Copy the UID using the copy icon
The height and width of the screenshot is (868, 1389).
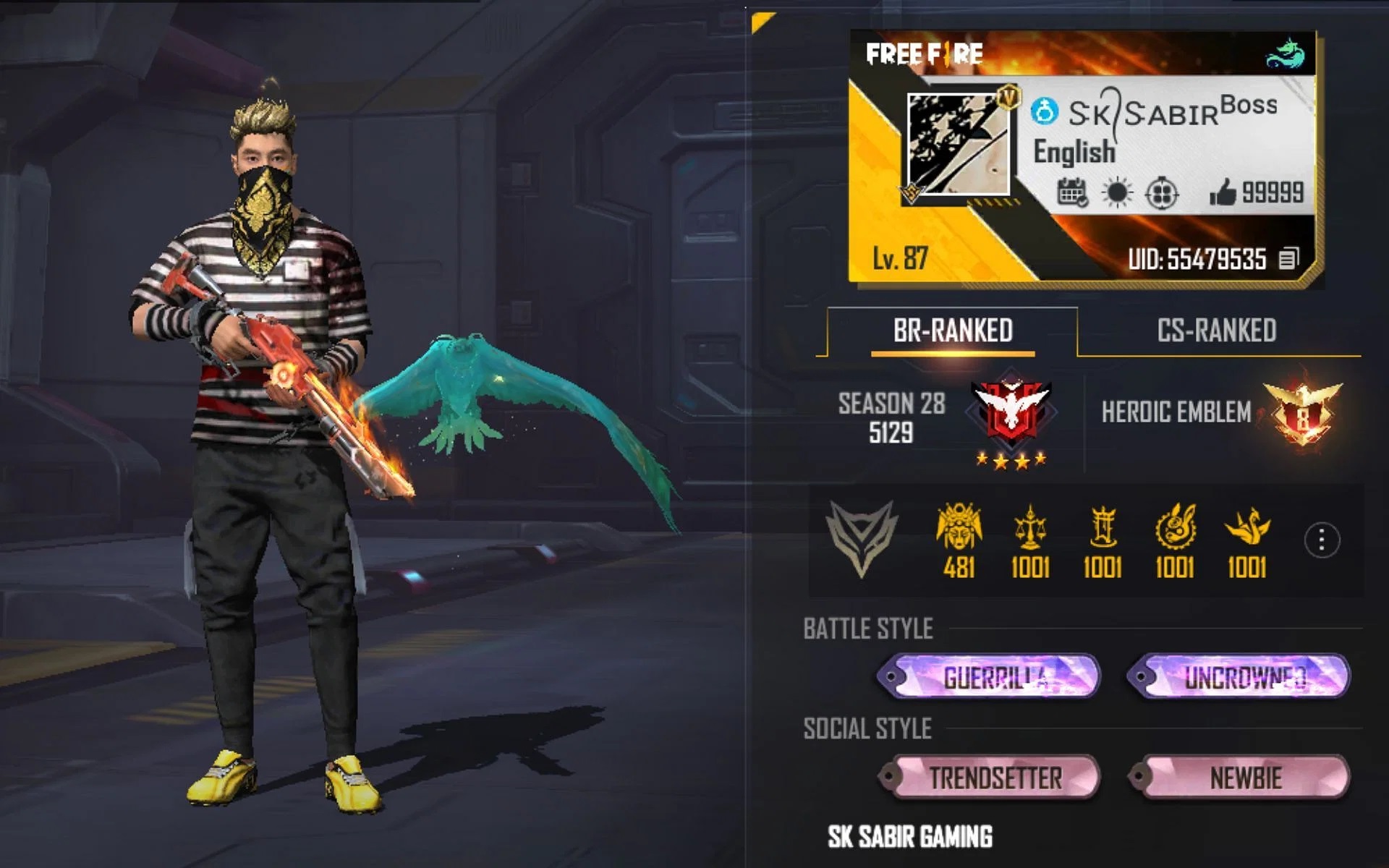1288,258
